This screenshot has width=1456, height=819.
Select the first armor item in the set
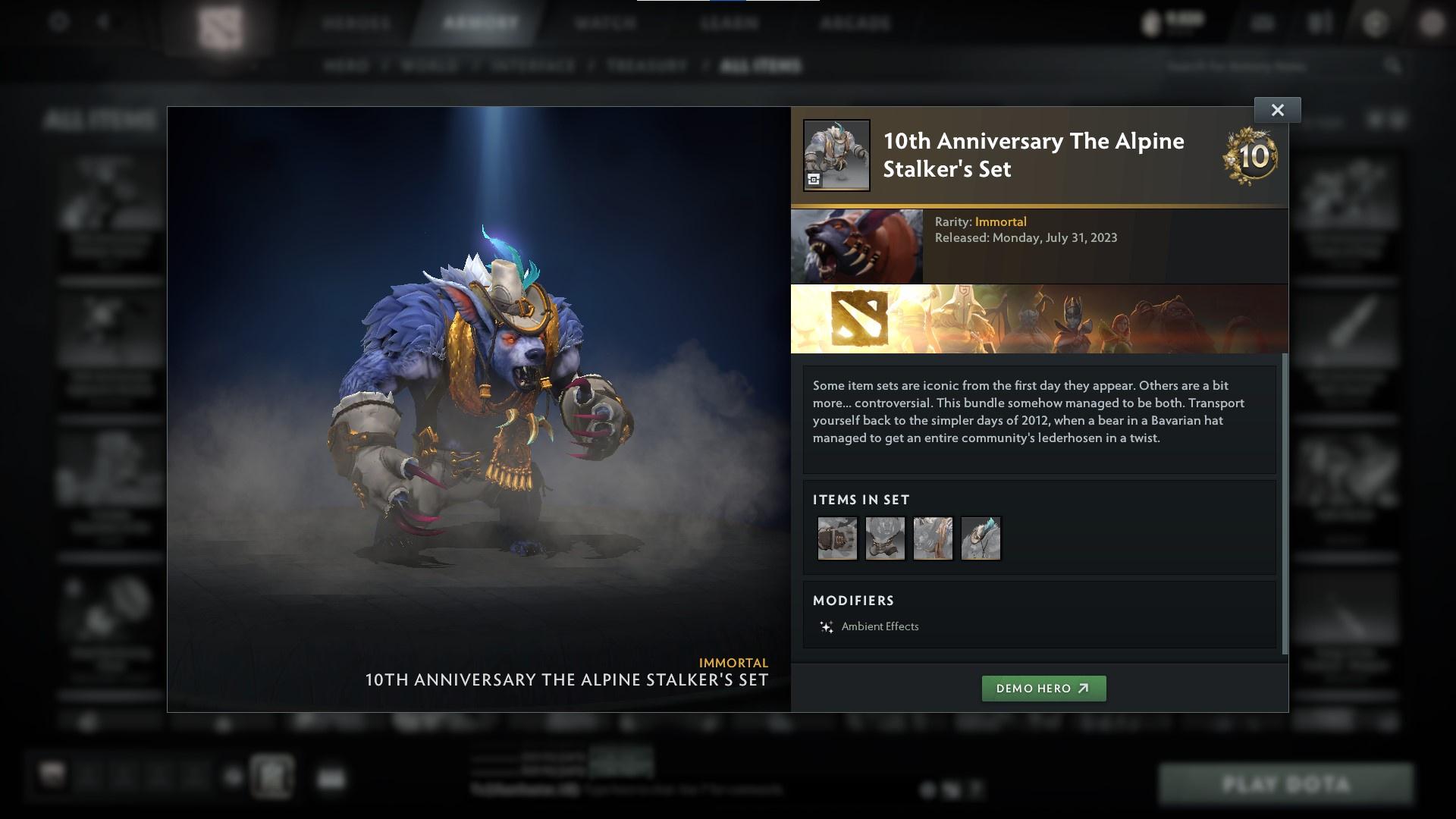(x=837, y=538)
